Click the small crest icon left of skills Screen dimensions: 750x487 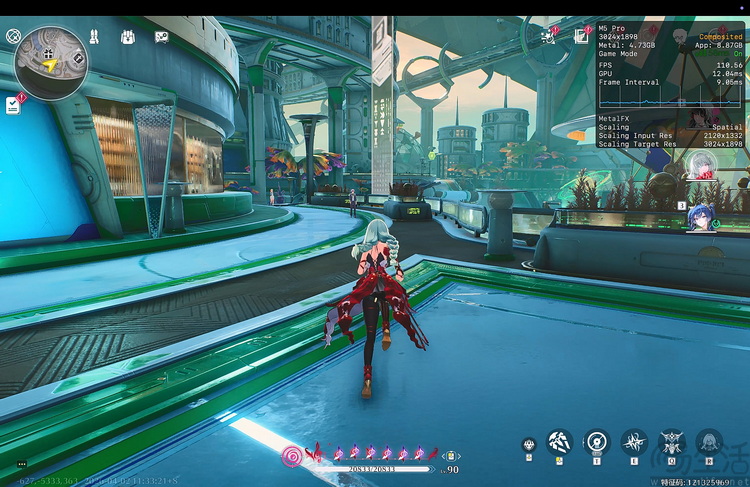(528, 444)
